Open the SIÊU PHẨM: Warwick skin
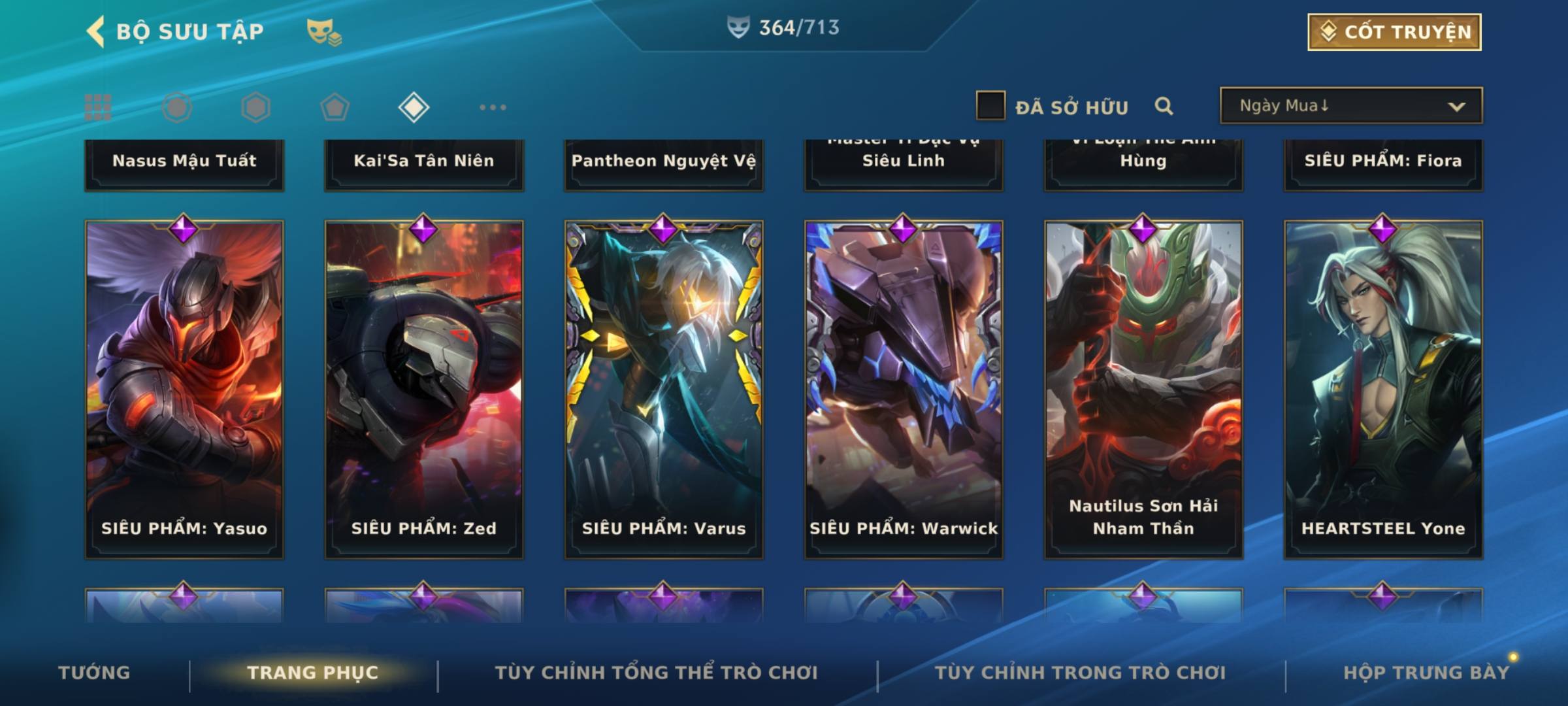The image size is (1568, 706). point(904,389)
